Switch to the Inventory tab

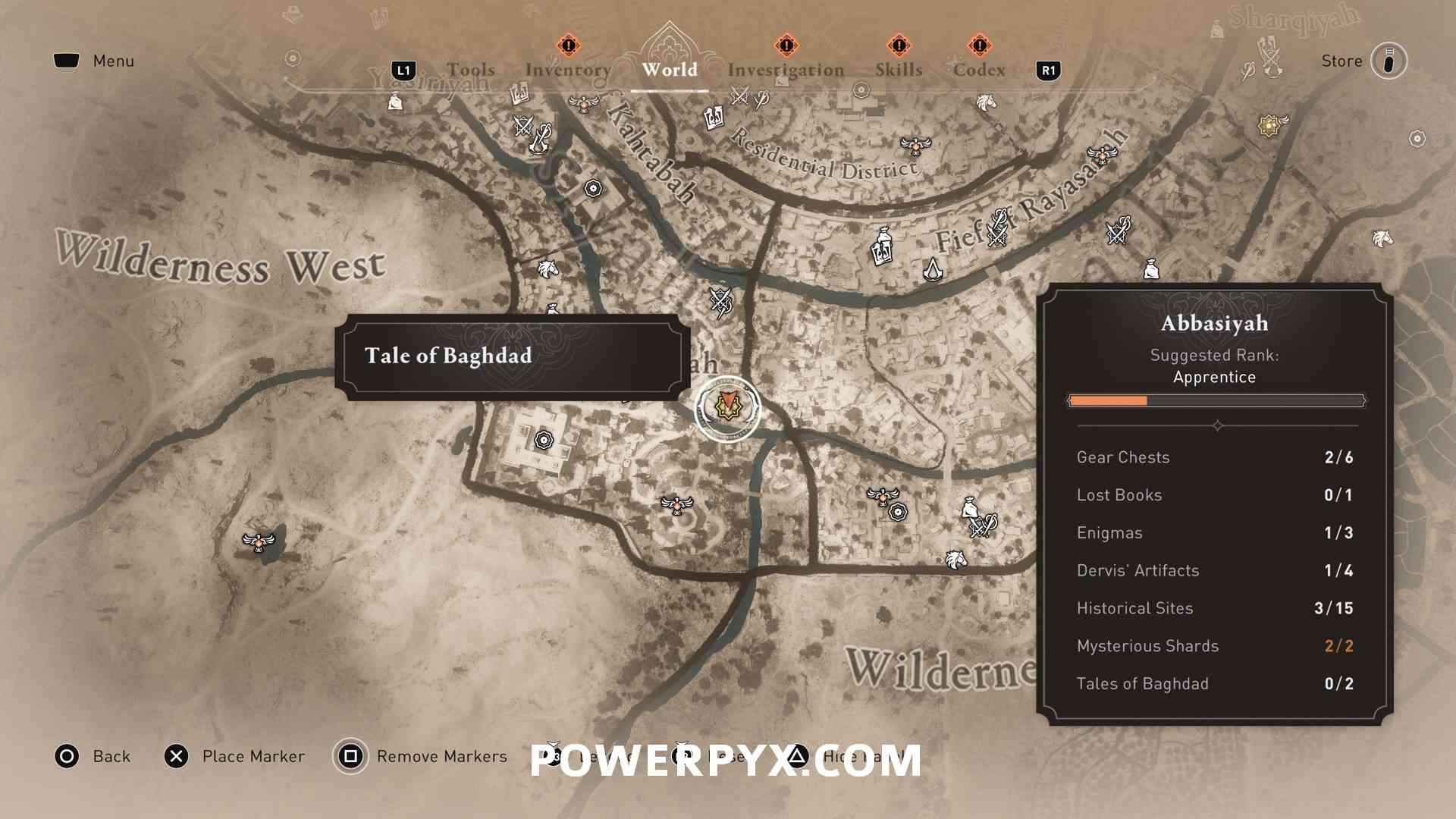click(569, 70)
